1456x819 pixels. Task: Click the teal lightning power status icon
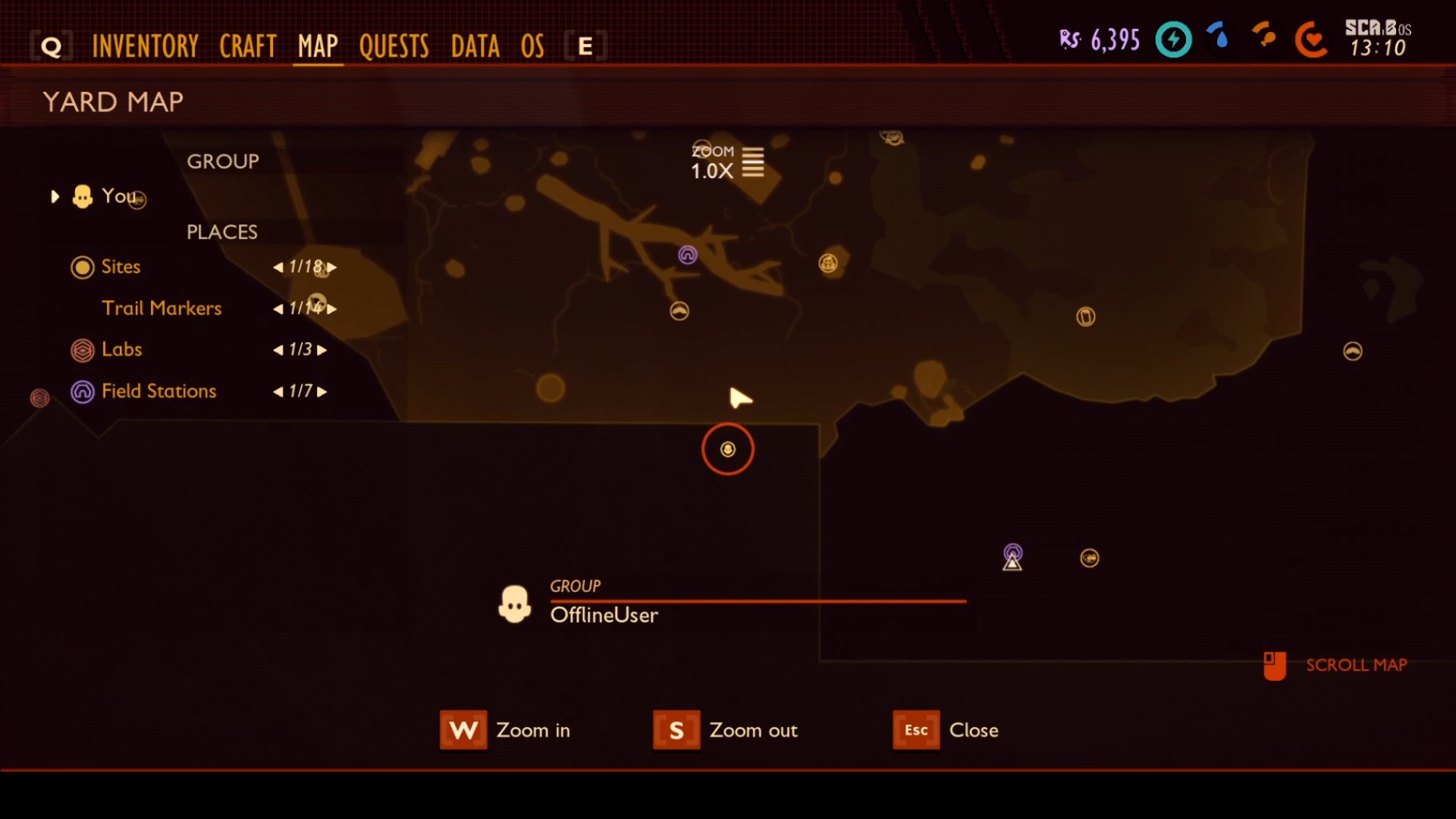click(x=1173, y=39)
